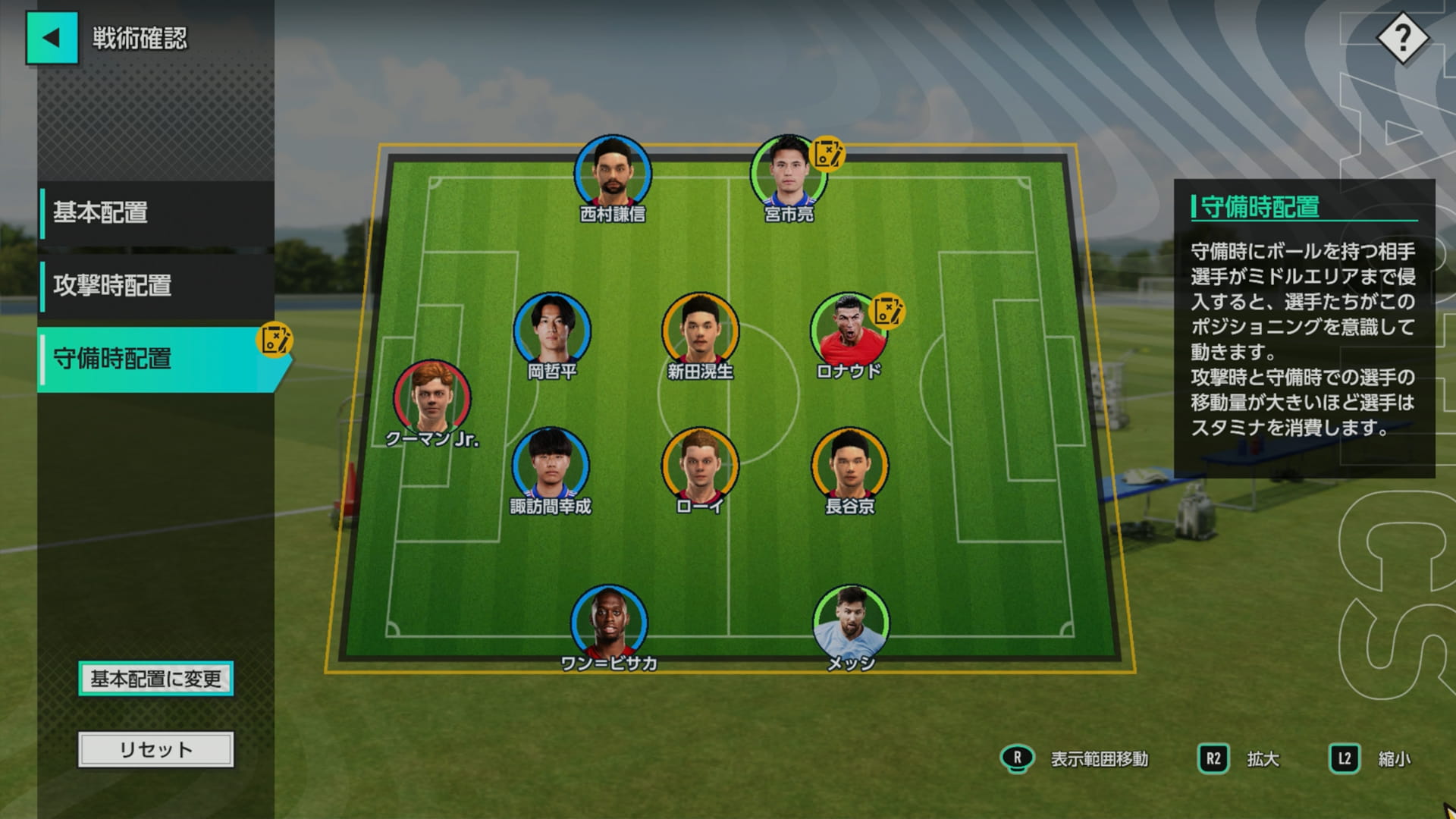Select the ローイ player token
The width and height of the screenshot is (1456, 819).
(699, 465)
